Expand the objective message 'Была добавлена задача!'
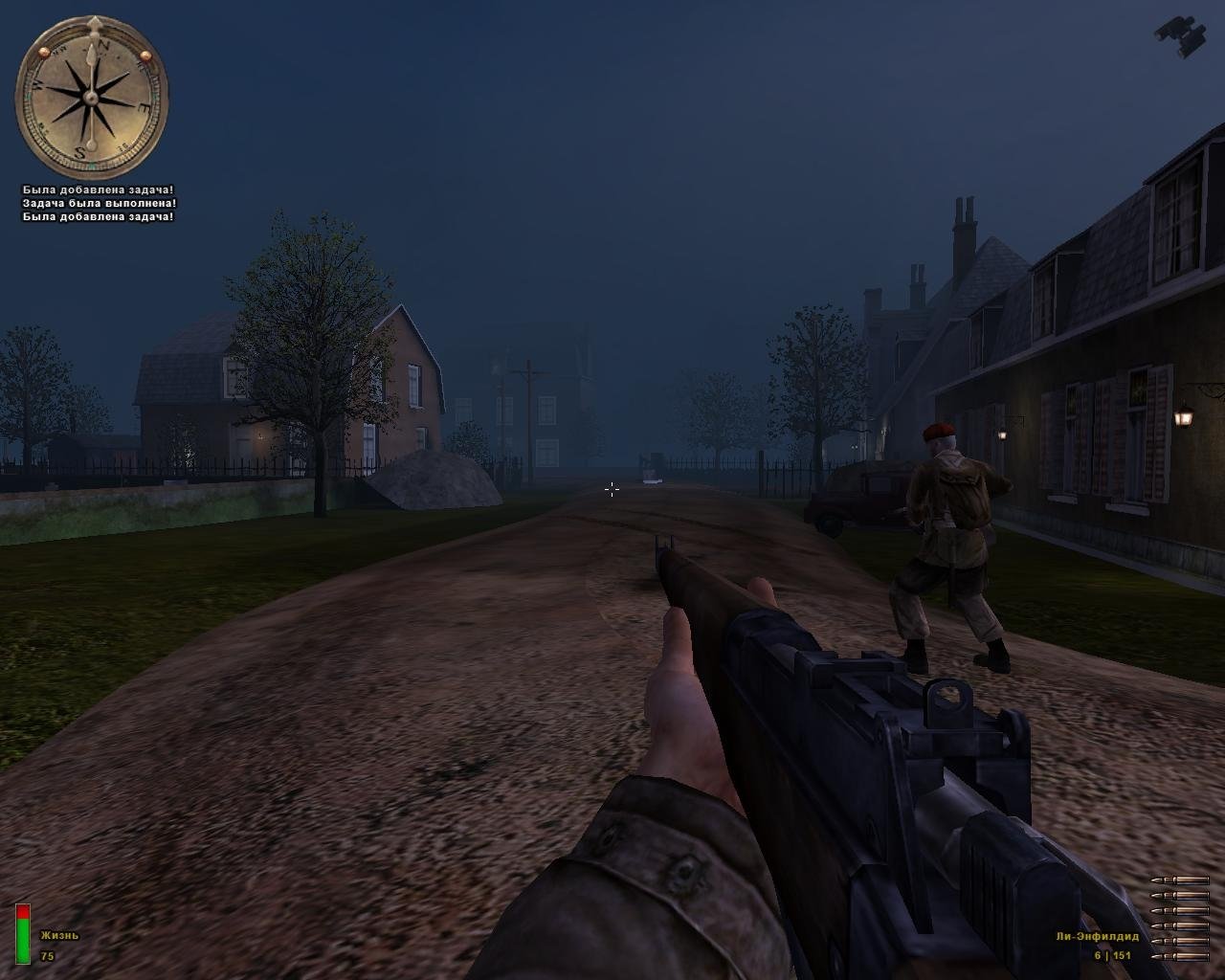The image size is (1225, 980). tap(97, 189)
